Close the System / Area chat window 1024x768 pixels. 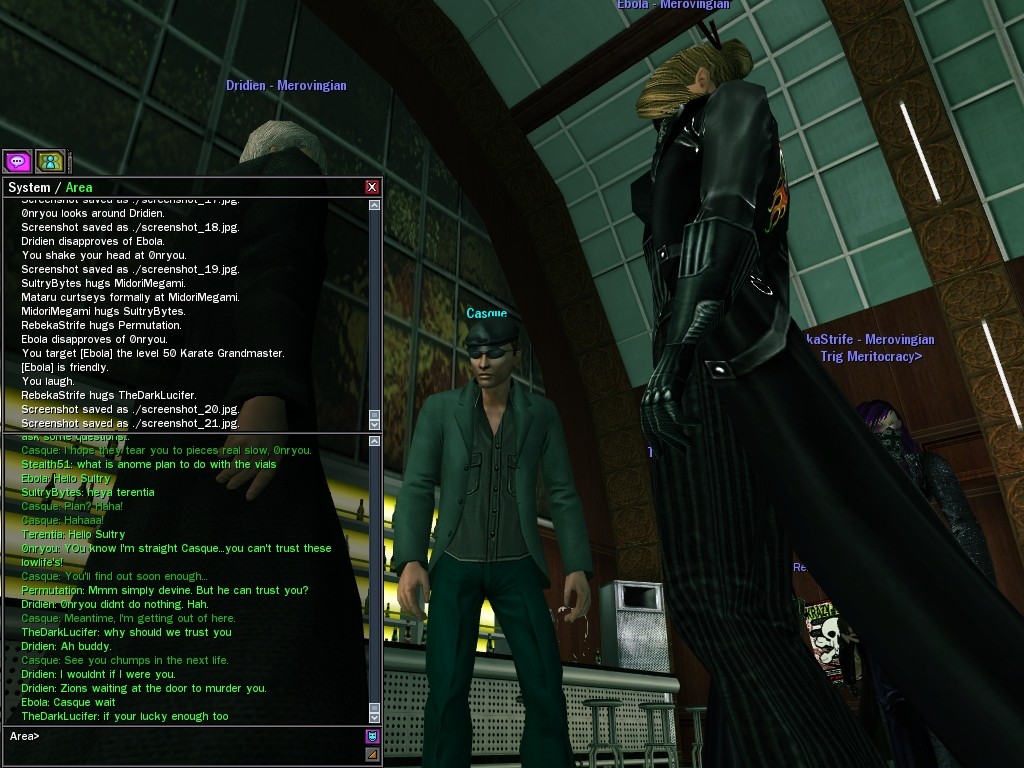(x=372, y=187)
